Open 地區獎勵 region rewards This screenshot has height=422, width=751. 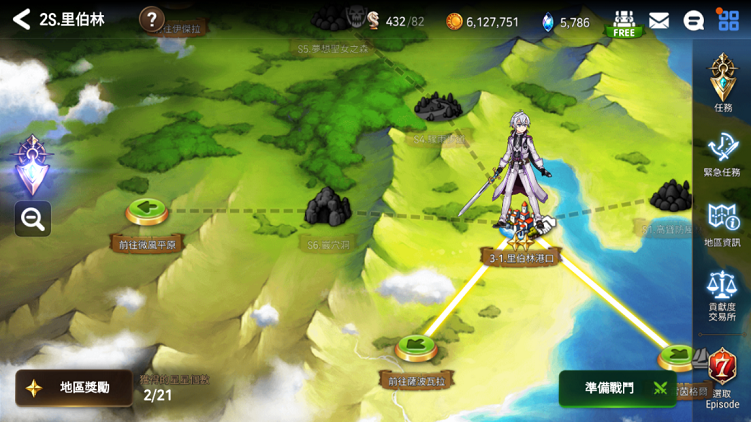tap(73, 388)
